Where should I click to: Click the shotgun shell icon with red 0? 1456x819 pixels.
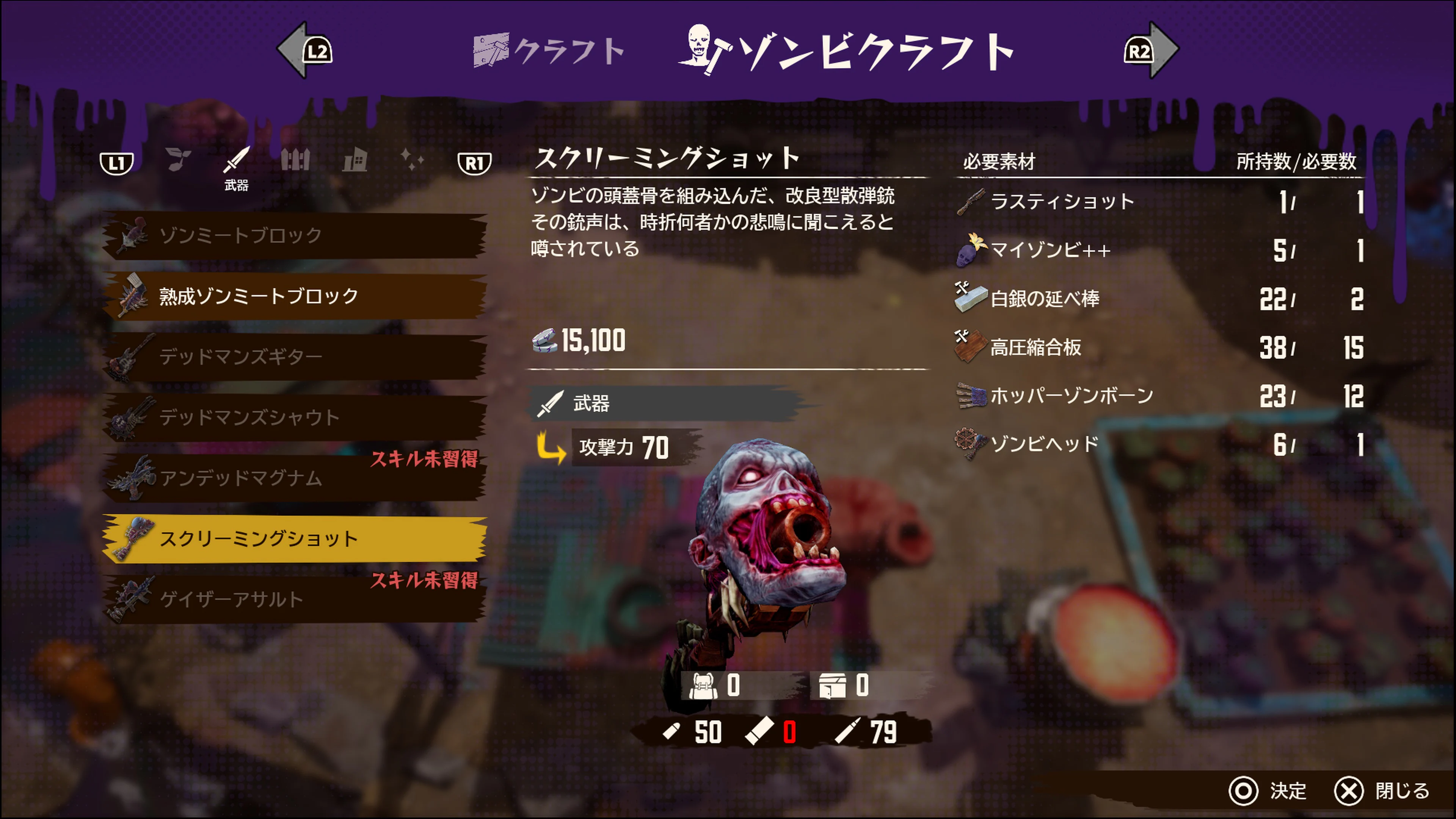tap(763, 732)
